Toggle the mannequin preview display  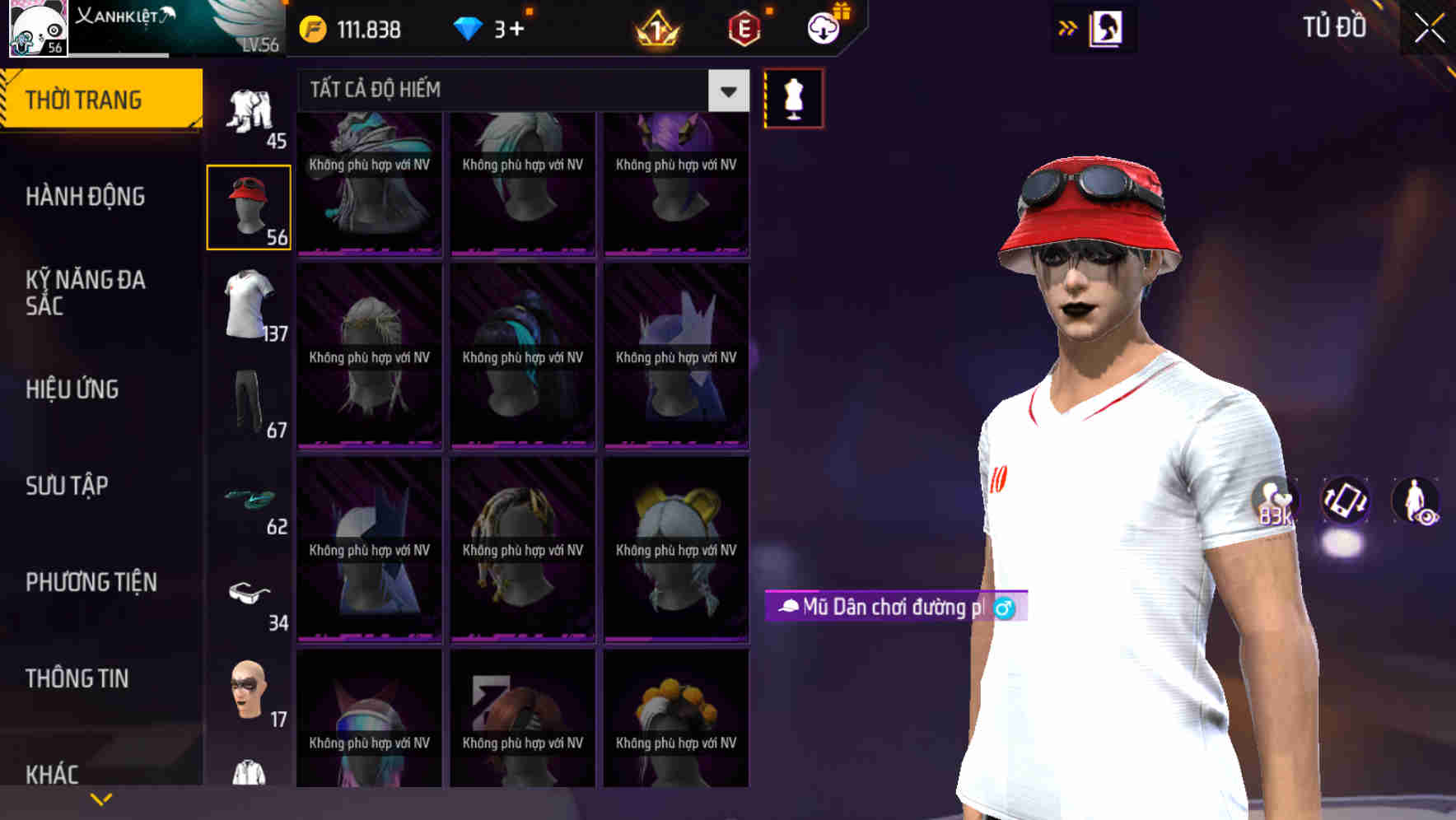click(x=793, y=96)
